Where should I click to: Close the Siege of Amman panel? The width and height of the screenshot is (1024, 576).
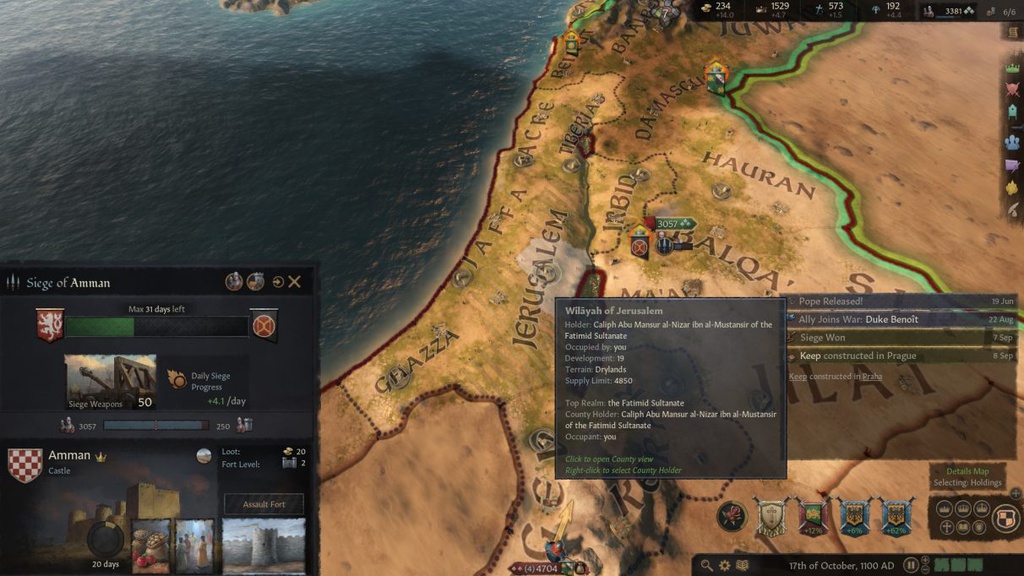tap(295, 282)
